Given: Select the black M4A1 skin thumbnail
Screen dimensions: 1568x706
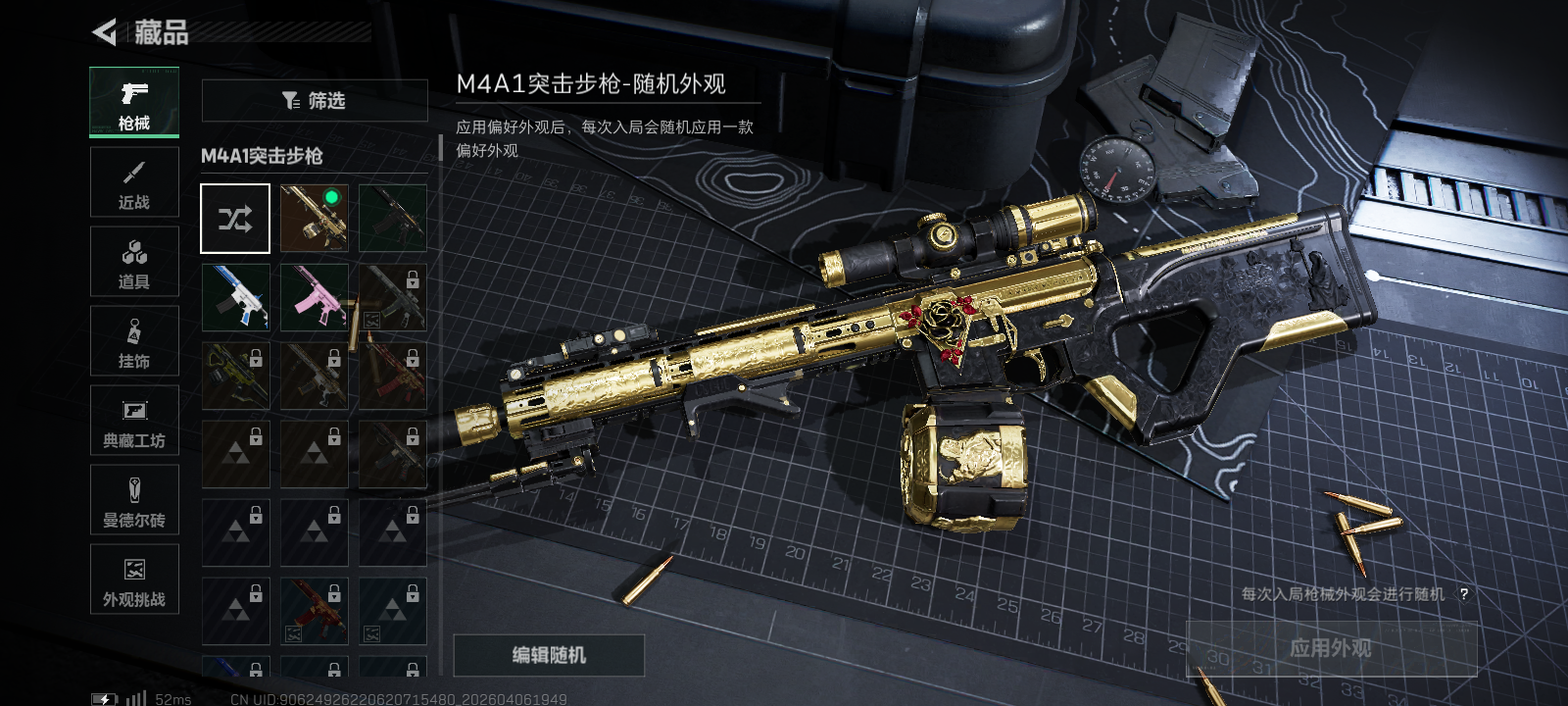Looking at the screenshot, I should click(392, 218).
